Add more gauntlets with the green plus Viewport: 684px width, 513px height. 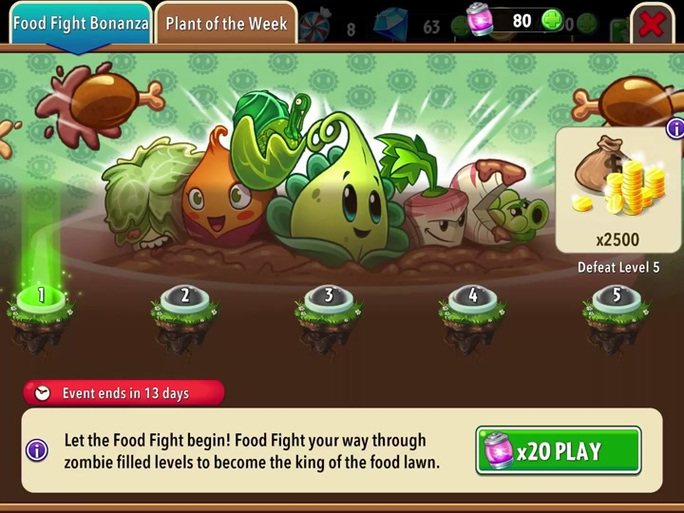pyautogui.click(x=552, y=21)
